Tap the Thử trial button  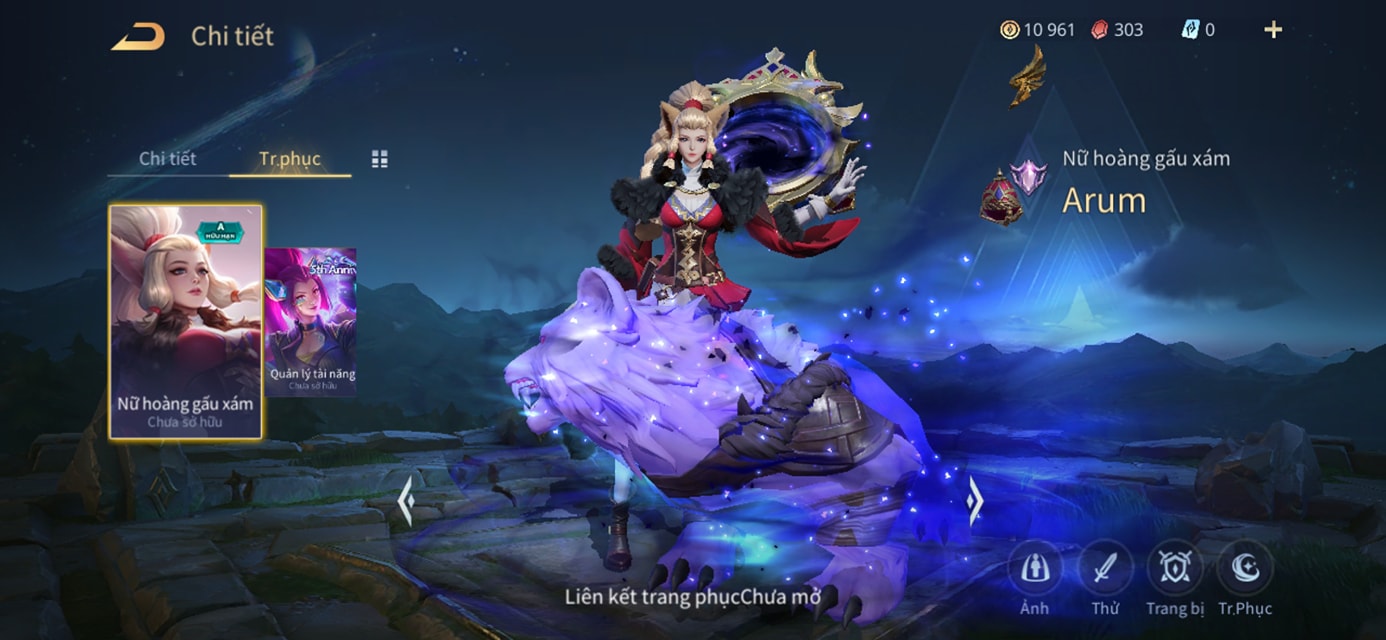click(x=1105, y=569)
